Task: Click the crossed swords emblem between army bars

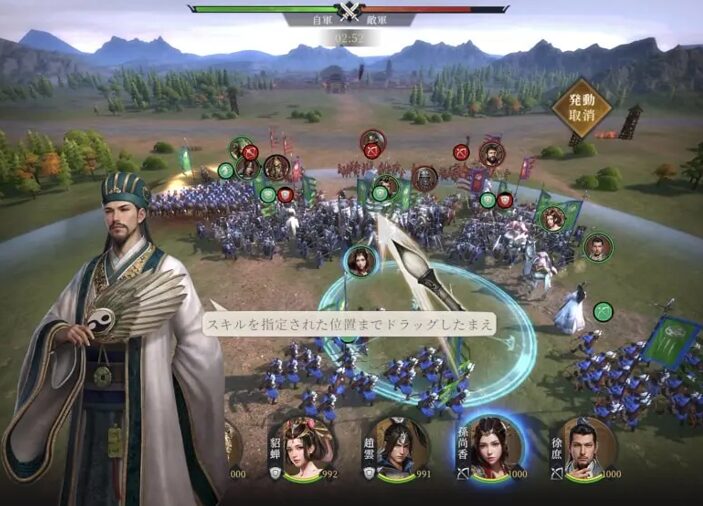Action: click(x=348, y=10)
